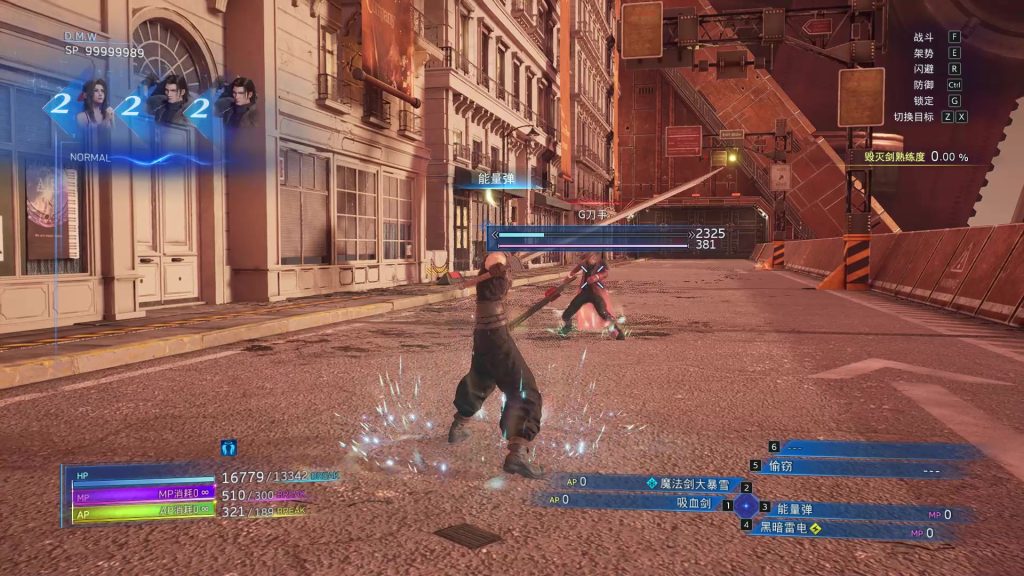This screenshot has width=1024, height=576.
Task: Click the blue crystal command wheel center
Action: 746,506
